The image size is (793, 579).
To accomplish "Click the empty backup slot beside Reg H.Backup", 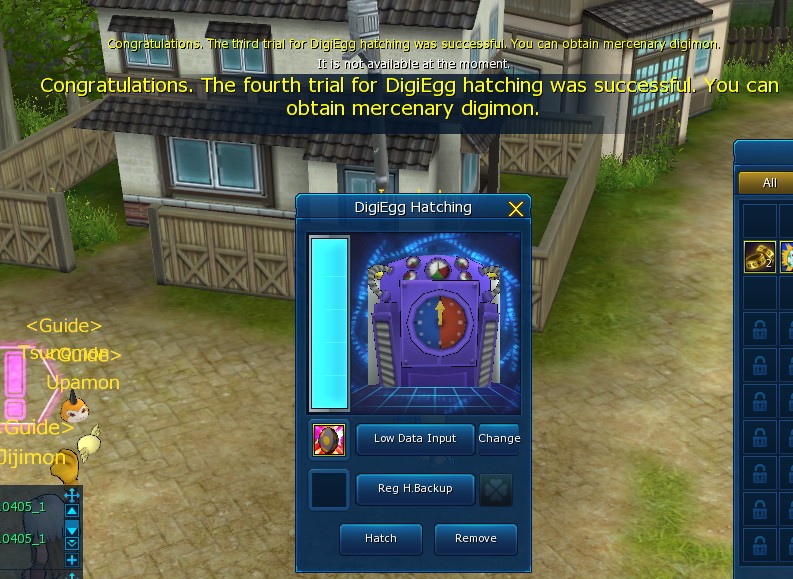I will coord(329,489).
